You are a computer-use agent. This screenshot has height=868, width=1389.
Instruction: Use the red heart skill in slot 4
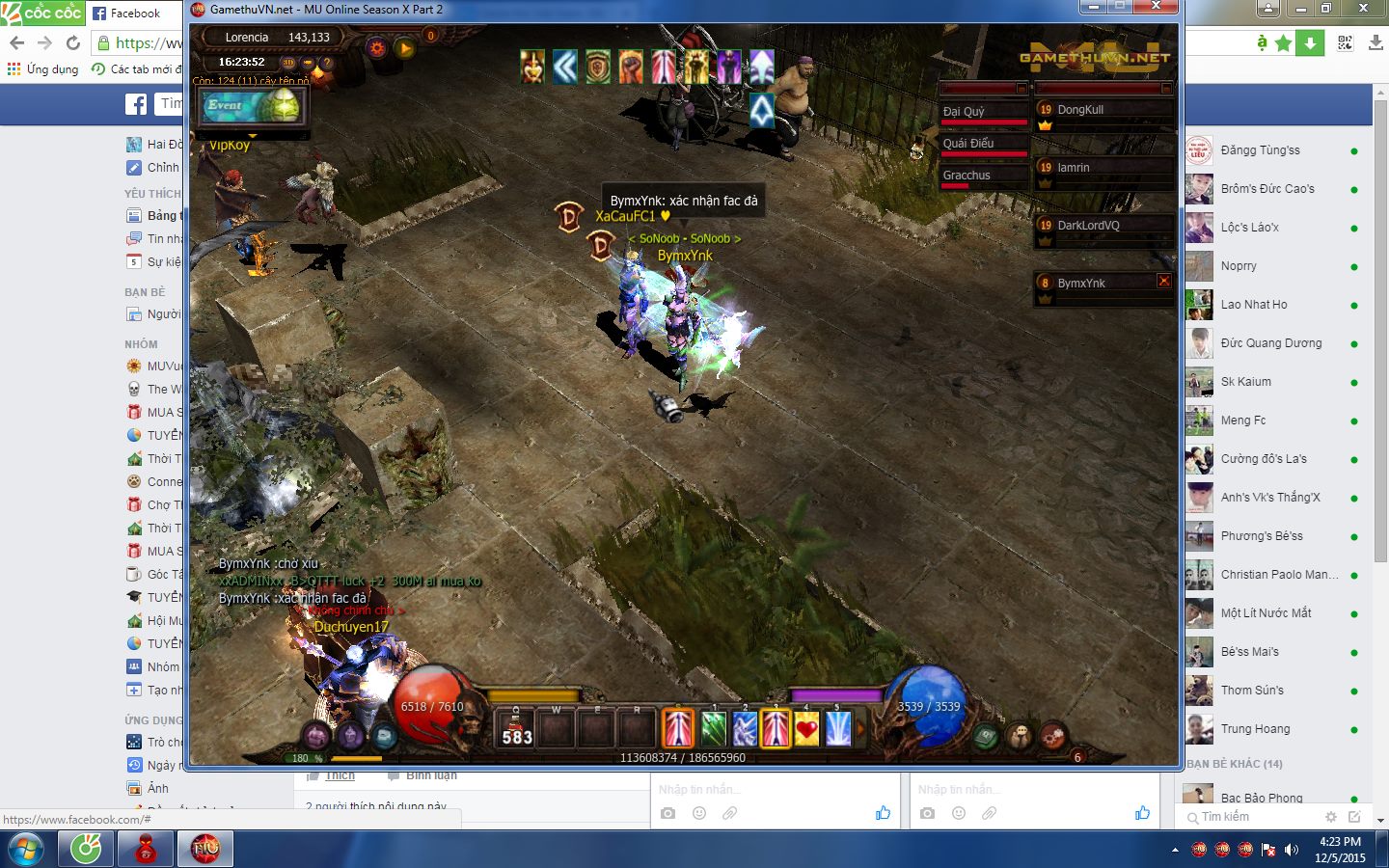tap(806, 729)
